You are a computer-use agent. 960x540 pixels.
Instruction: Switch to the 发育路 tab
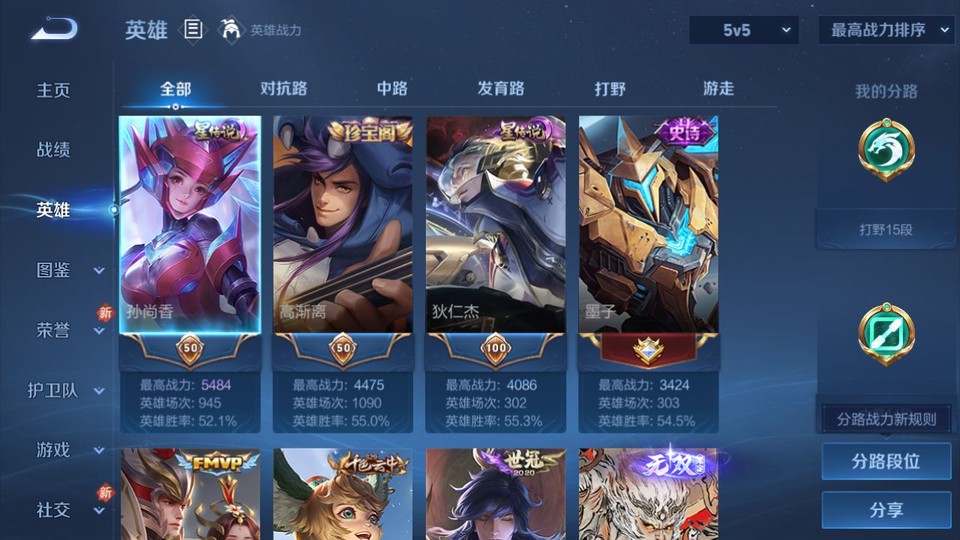501,88
